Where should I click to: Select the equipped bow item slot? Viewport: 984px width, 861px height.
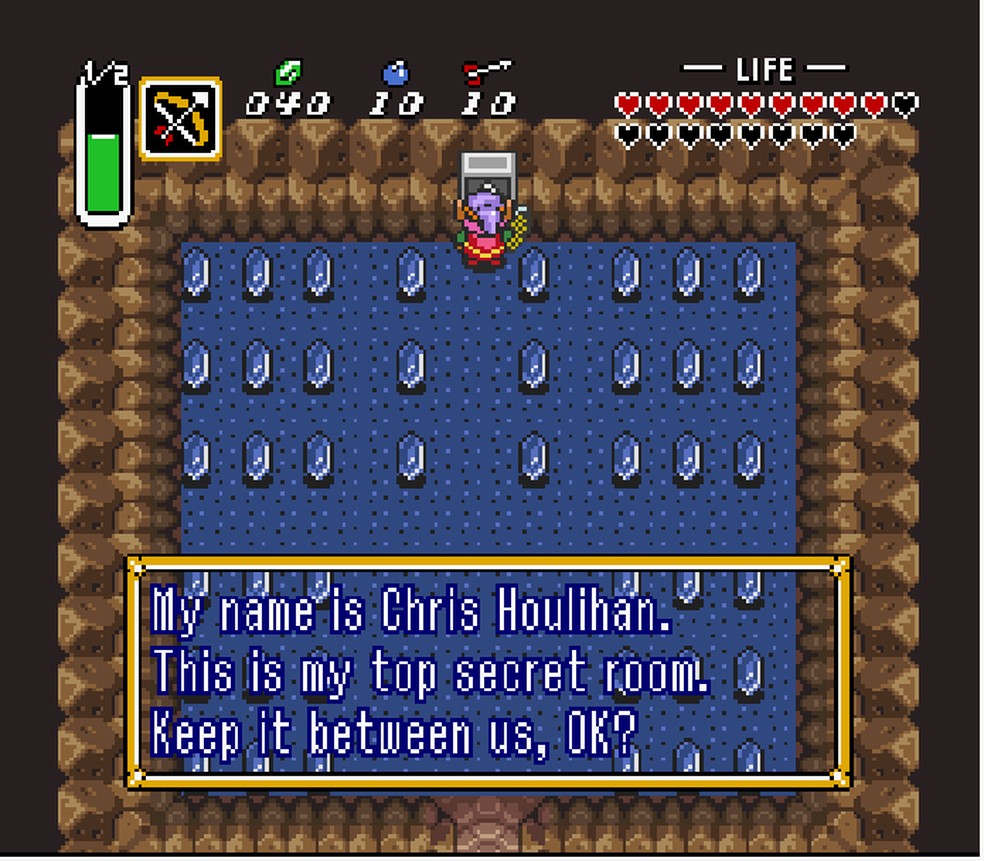pos(180,118)
